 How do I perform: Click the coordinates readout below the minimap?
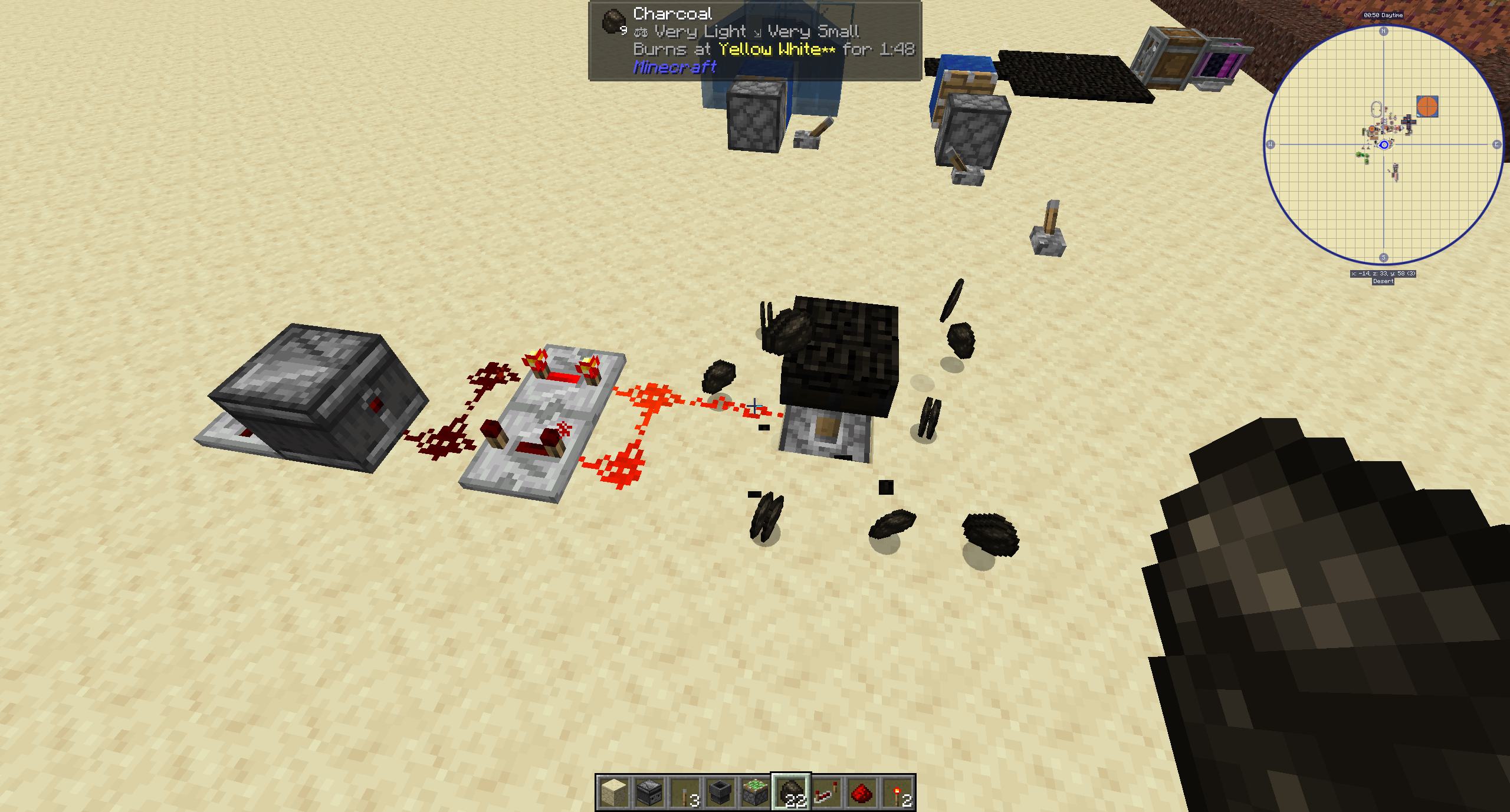pyautogui.click(x=1384, y=273)
